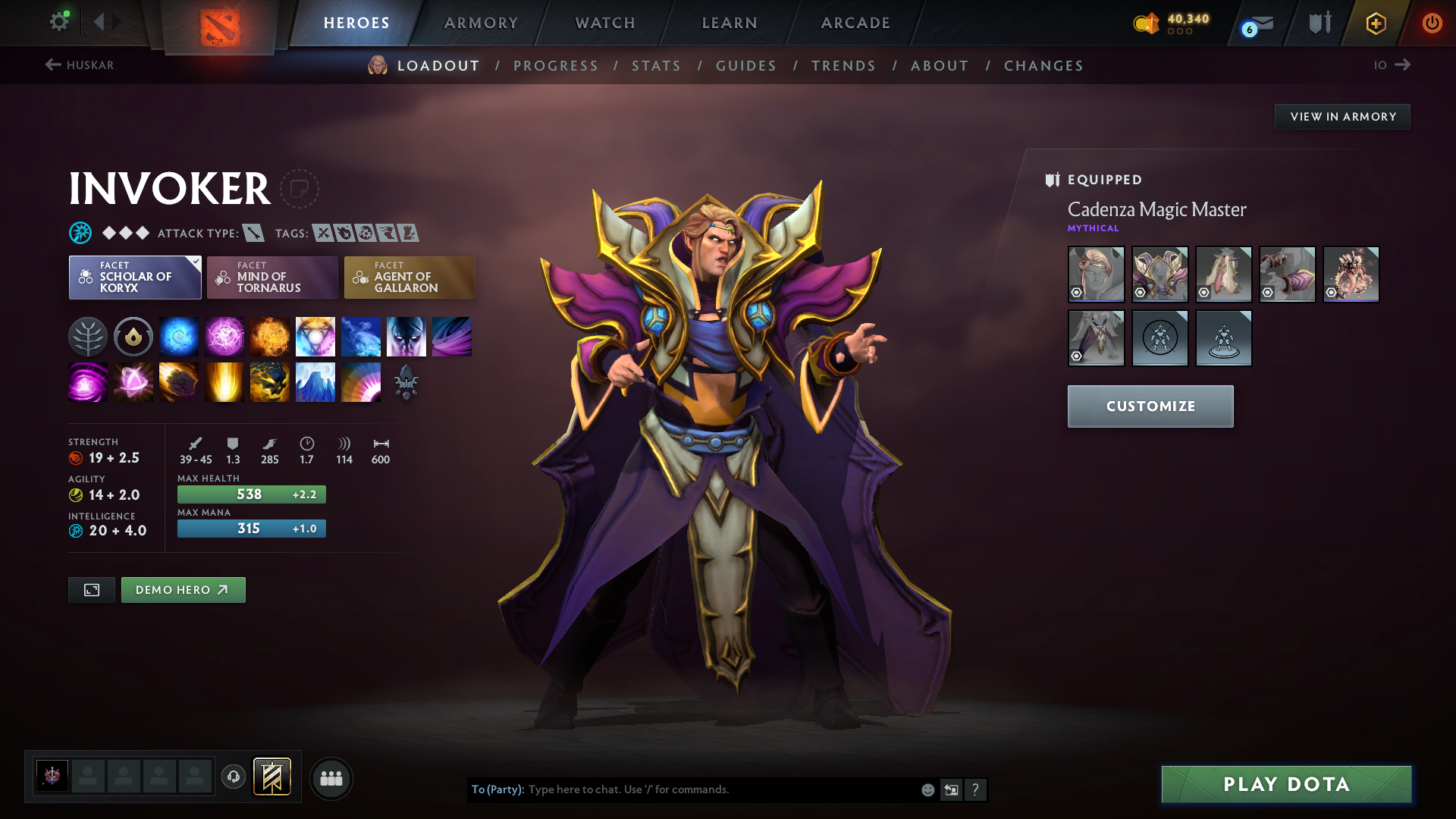Quit using the red power button

point(1432,23)
